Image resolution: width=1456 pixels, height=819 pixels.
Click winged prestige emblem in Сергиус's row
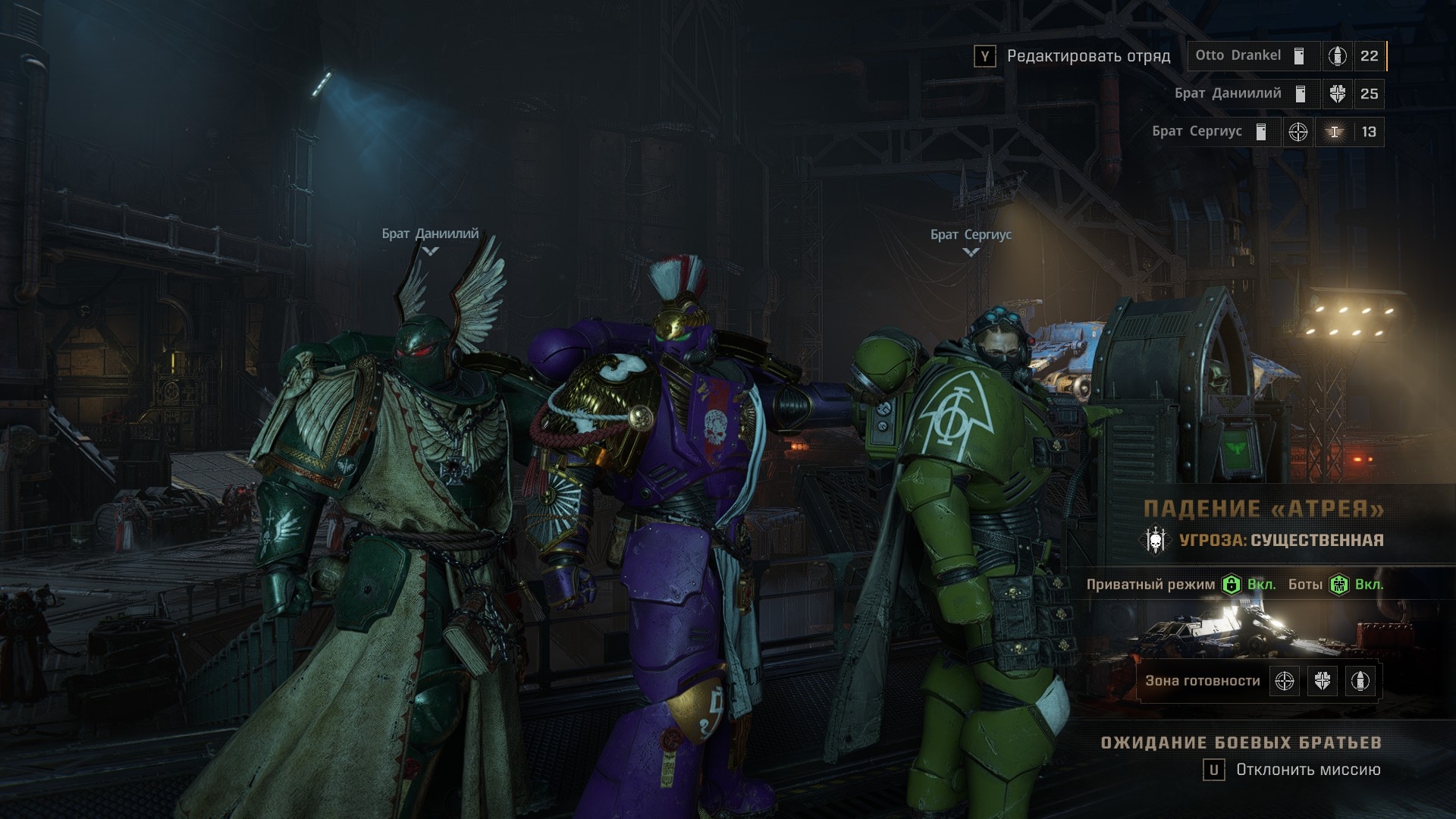pos(1334,132)
